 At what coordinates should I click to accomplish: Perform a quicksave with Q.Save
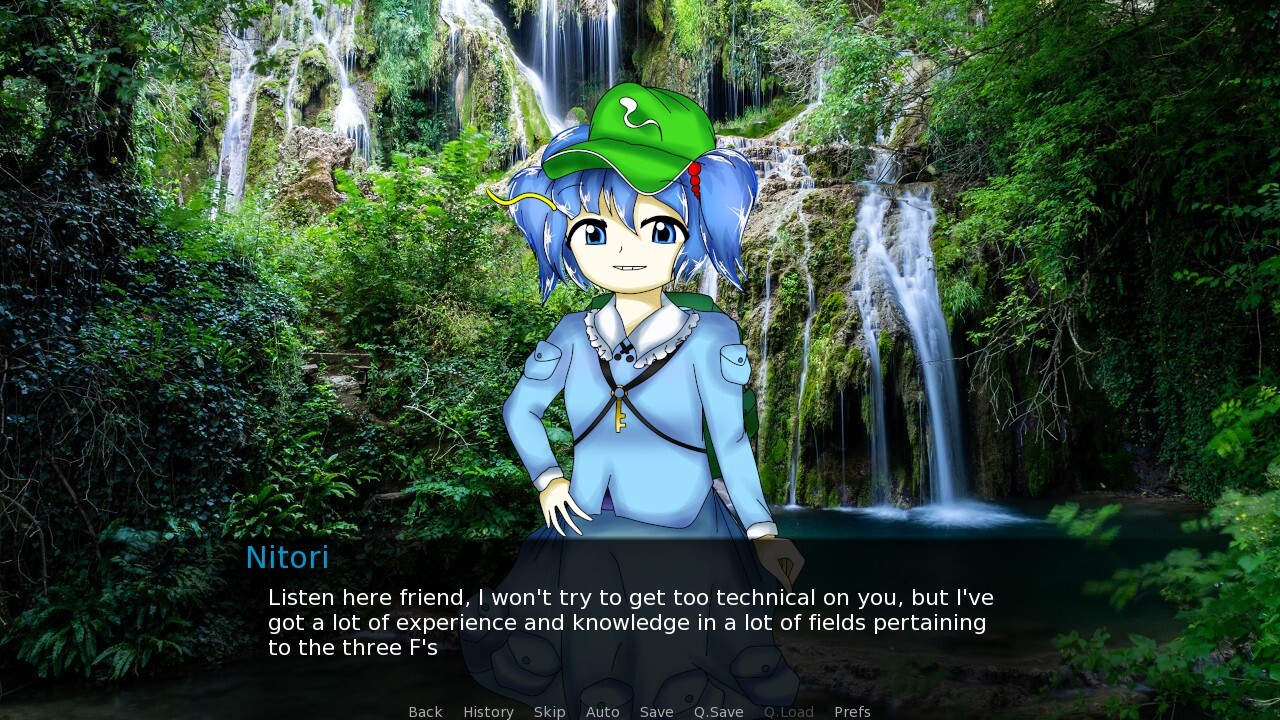[x=718, y=711]
